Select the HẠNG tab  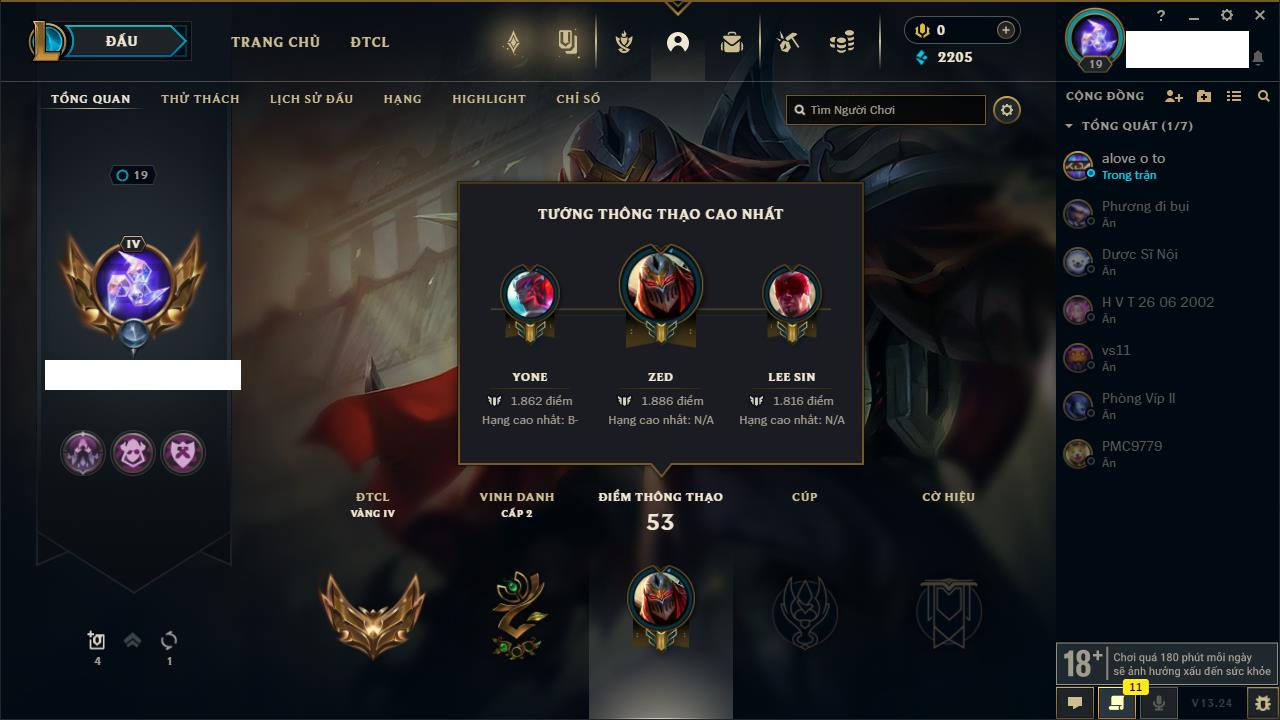pyautogui.click(x=402, y=99)
